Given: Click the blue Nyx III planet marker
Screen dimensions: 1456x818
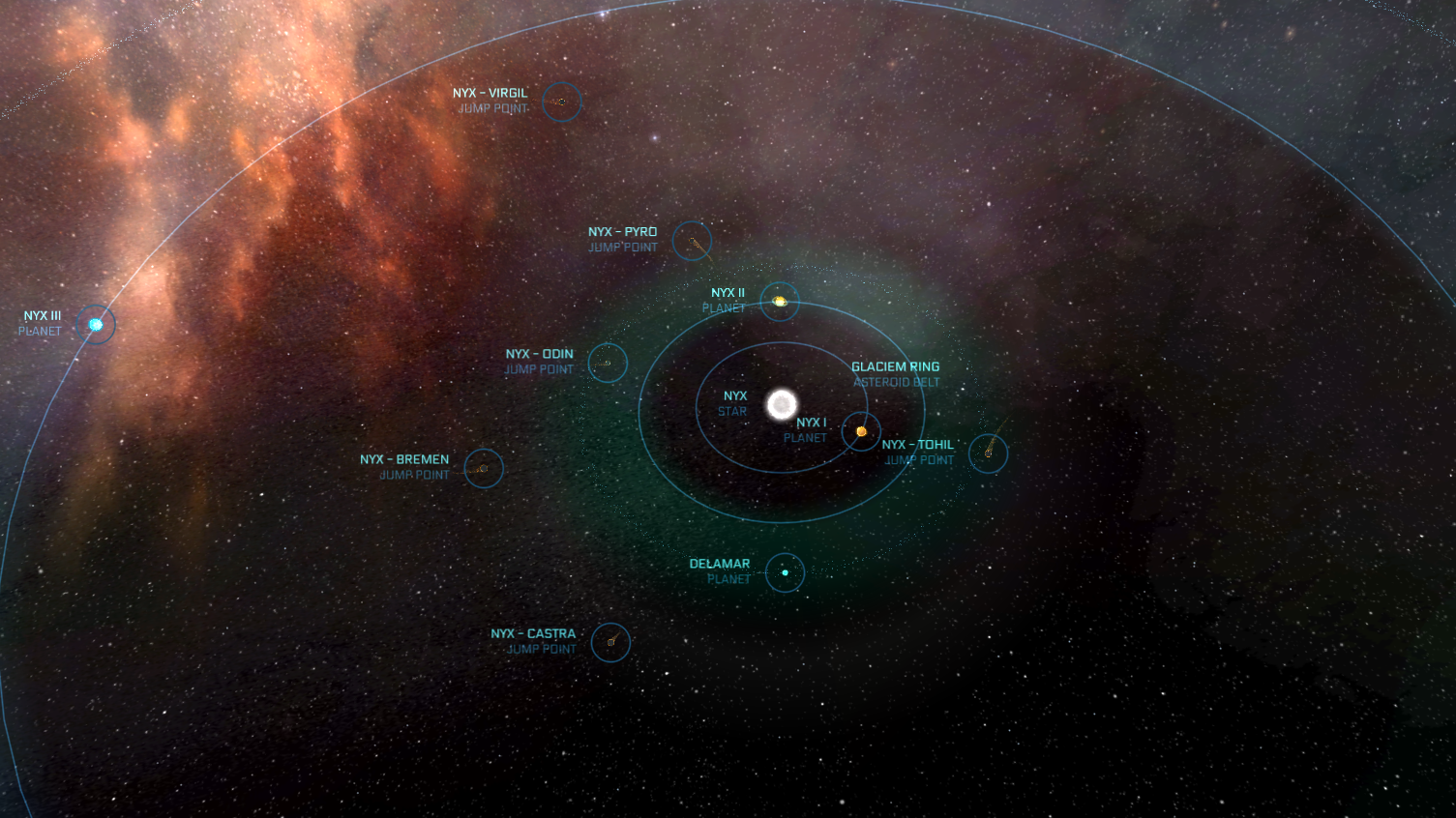Looking at the screenshot, I should tap(95, 324).
